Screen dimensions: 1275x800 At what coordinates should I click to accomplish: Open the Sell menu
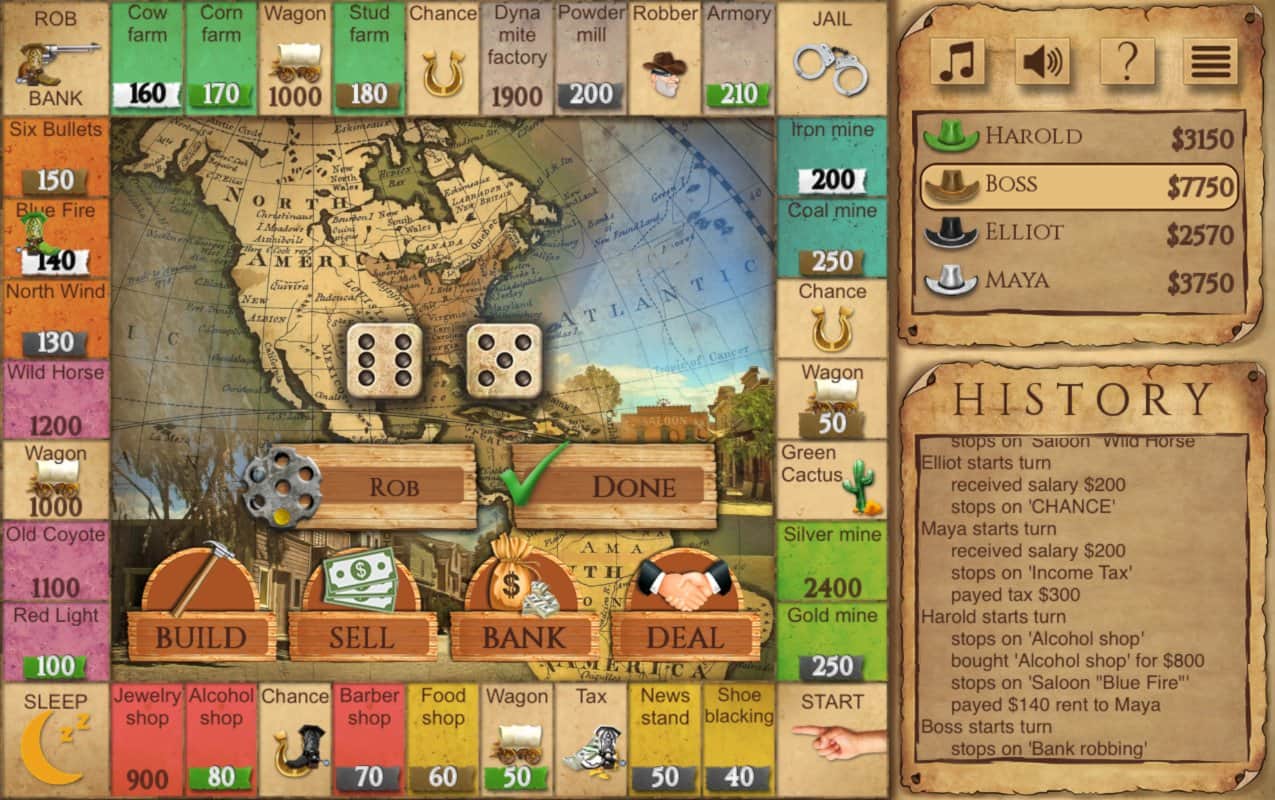[362, 636]
